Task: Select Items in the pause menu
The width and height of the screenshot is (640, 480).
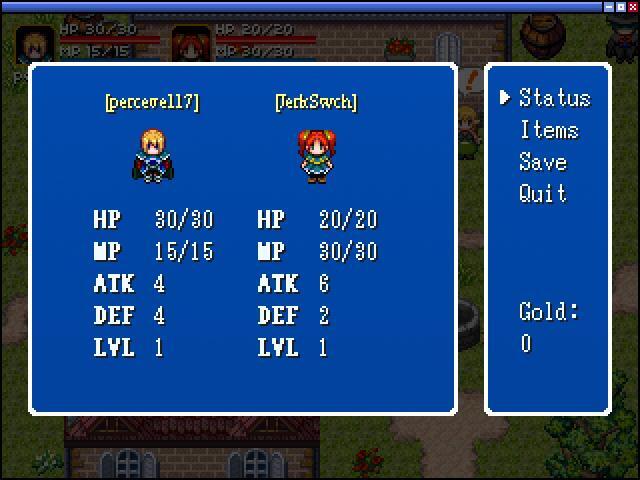Action: coord(548,130)
